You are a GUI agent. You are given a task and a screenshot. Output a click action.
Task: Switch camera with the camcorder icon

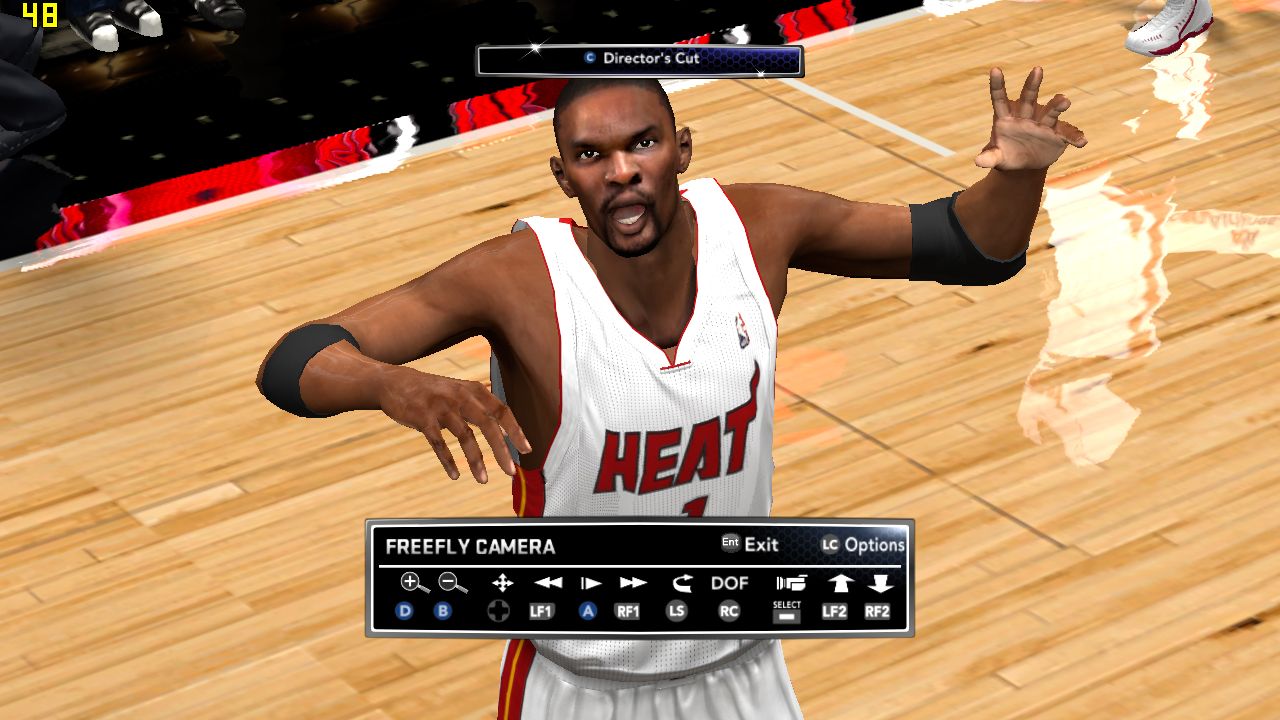(790, 582)
